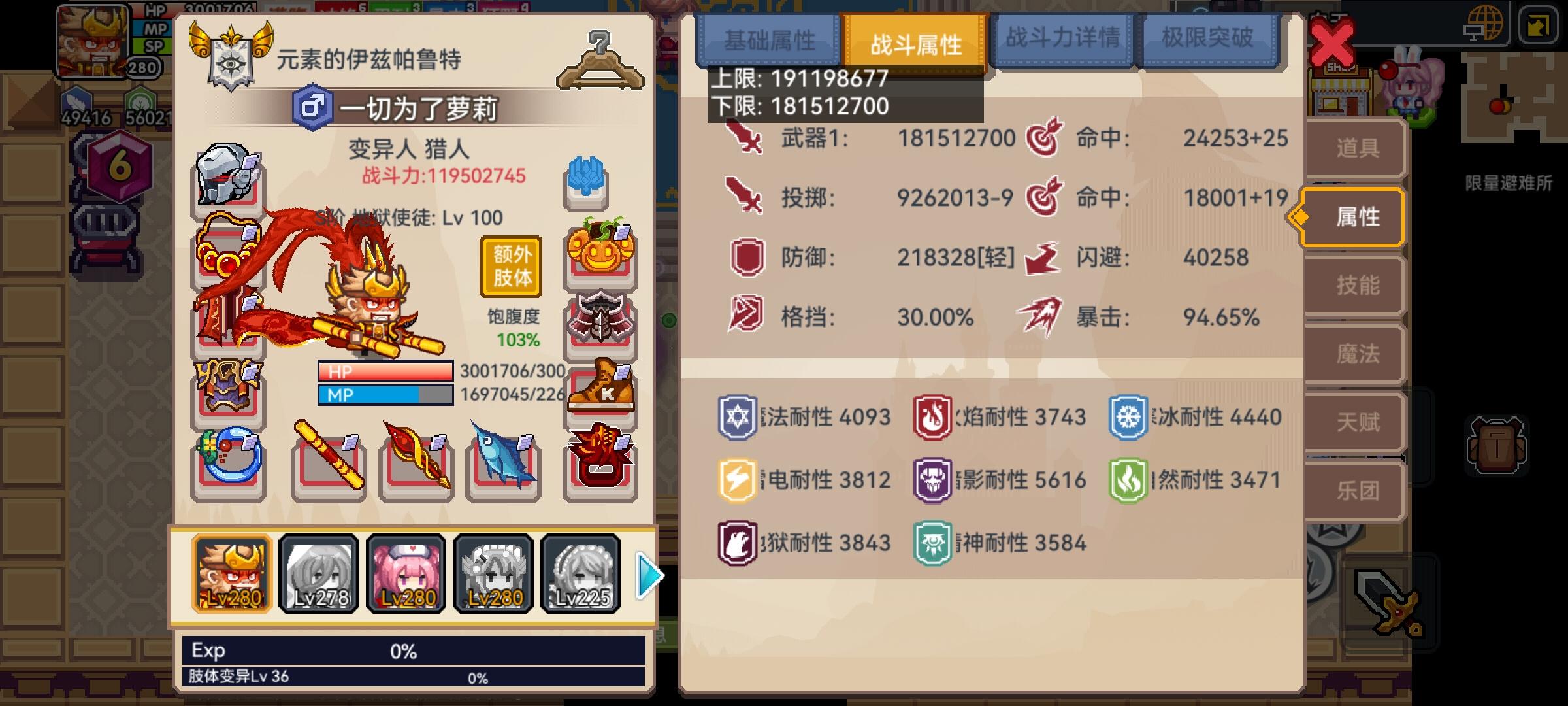The image size is (1568, 706).
Task: Switch to the pink-haired Lv280 character
Action: [x=403, y=573]
